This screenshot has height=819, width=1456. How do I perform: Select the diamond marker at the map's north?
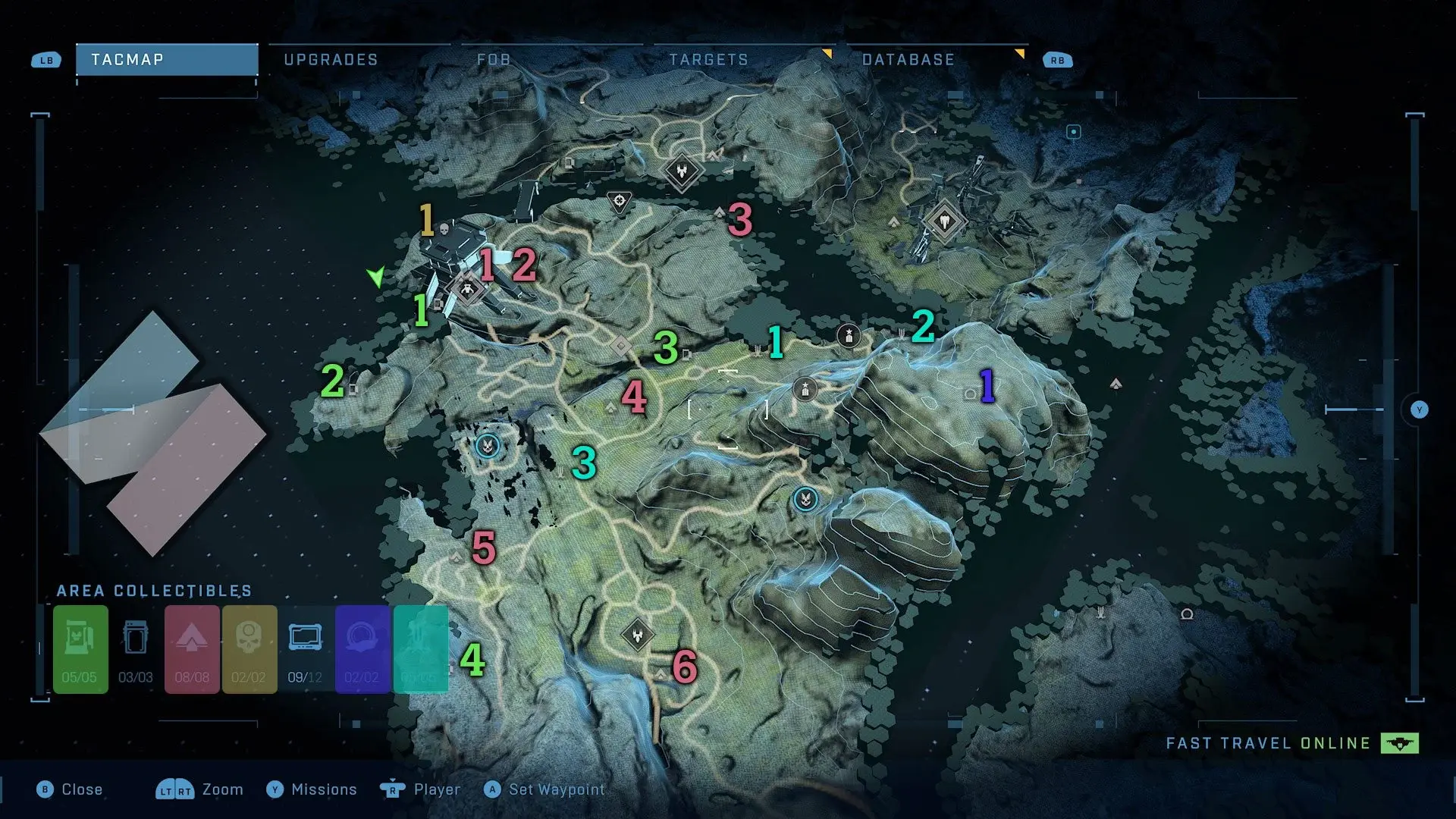coord(682,171)
